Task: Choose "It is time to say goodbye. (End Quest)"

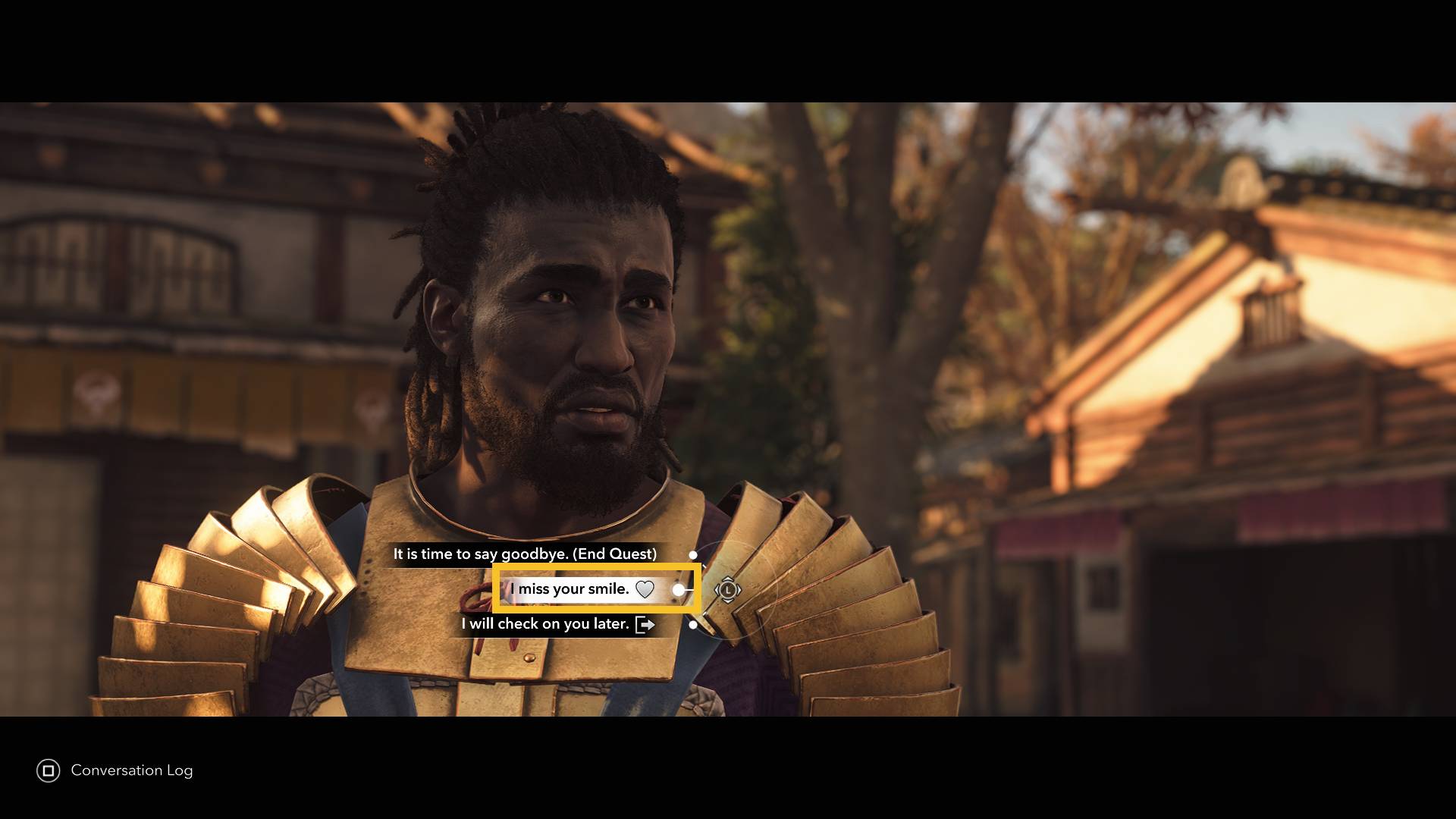Action: click(525, 554)
